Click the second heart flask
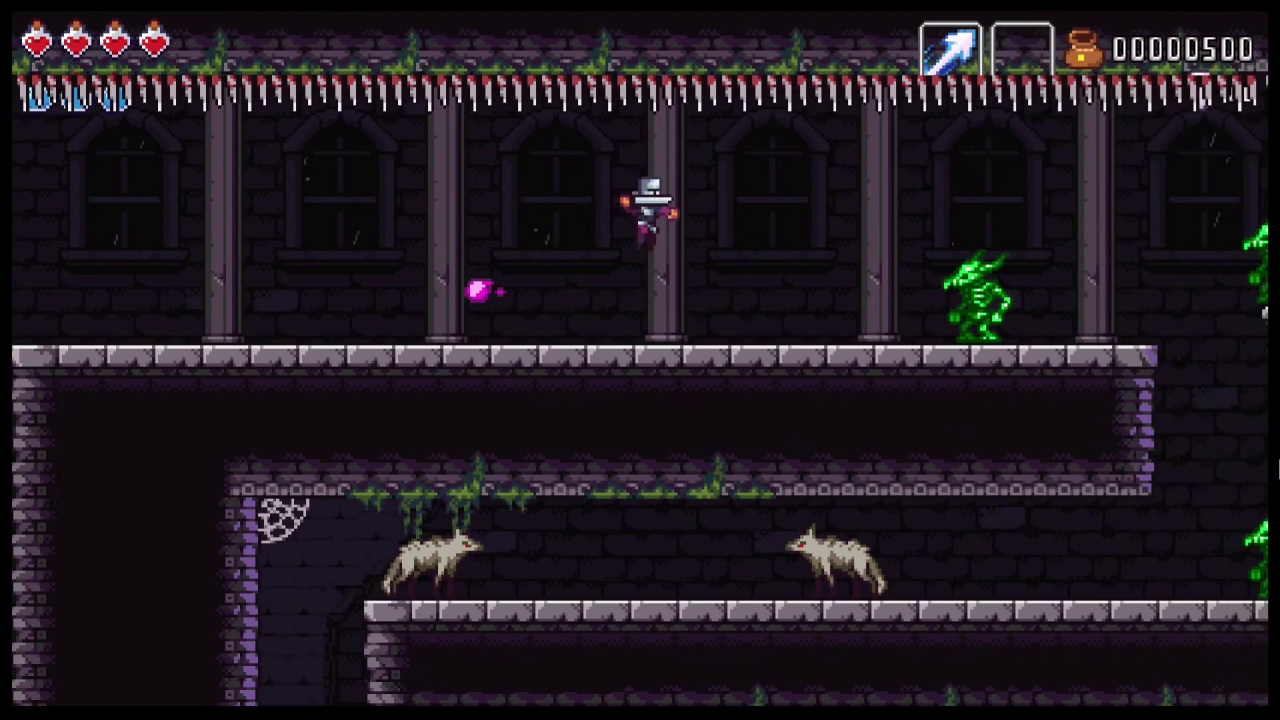This screenshot has height=720, width=1280. click(75, 42)
